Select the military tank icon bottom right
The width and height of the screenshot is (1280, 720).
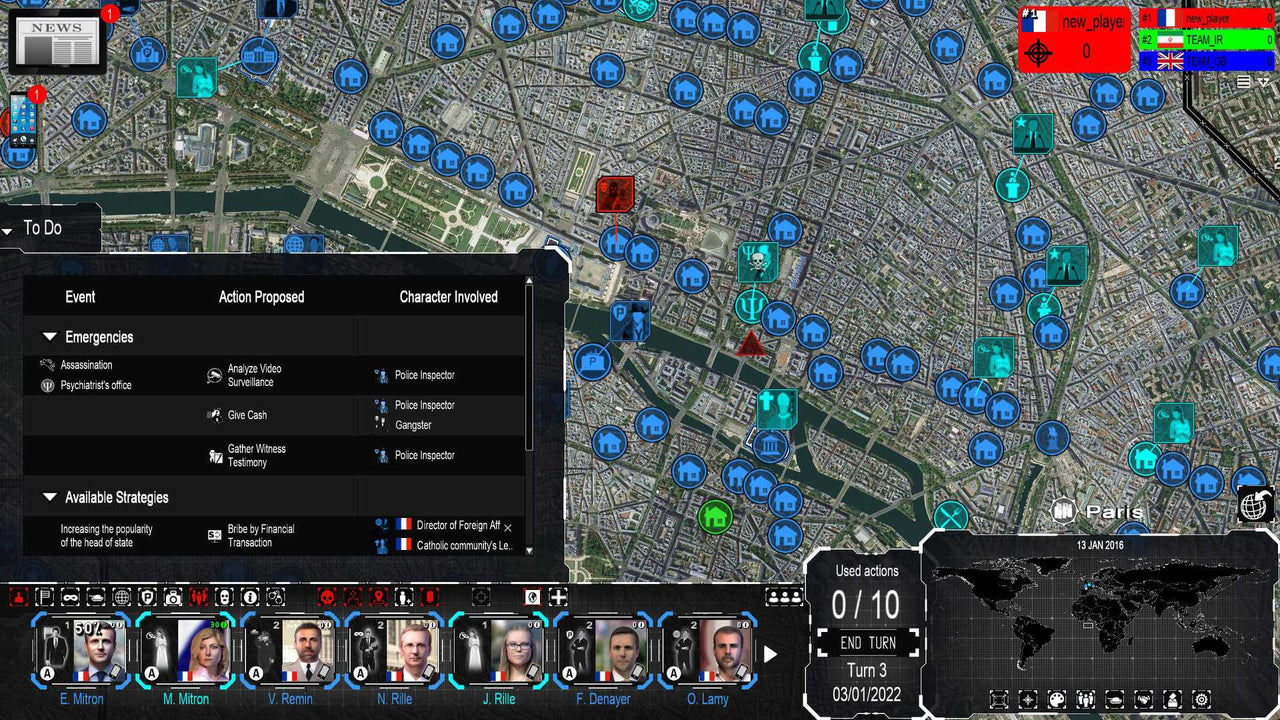(x=1114, y=700)
